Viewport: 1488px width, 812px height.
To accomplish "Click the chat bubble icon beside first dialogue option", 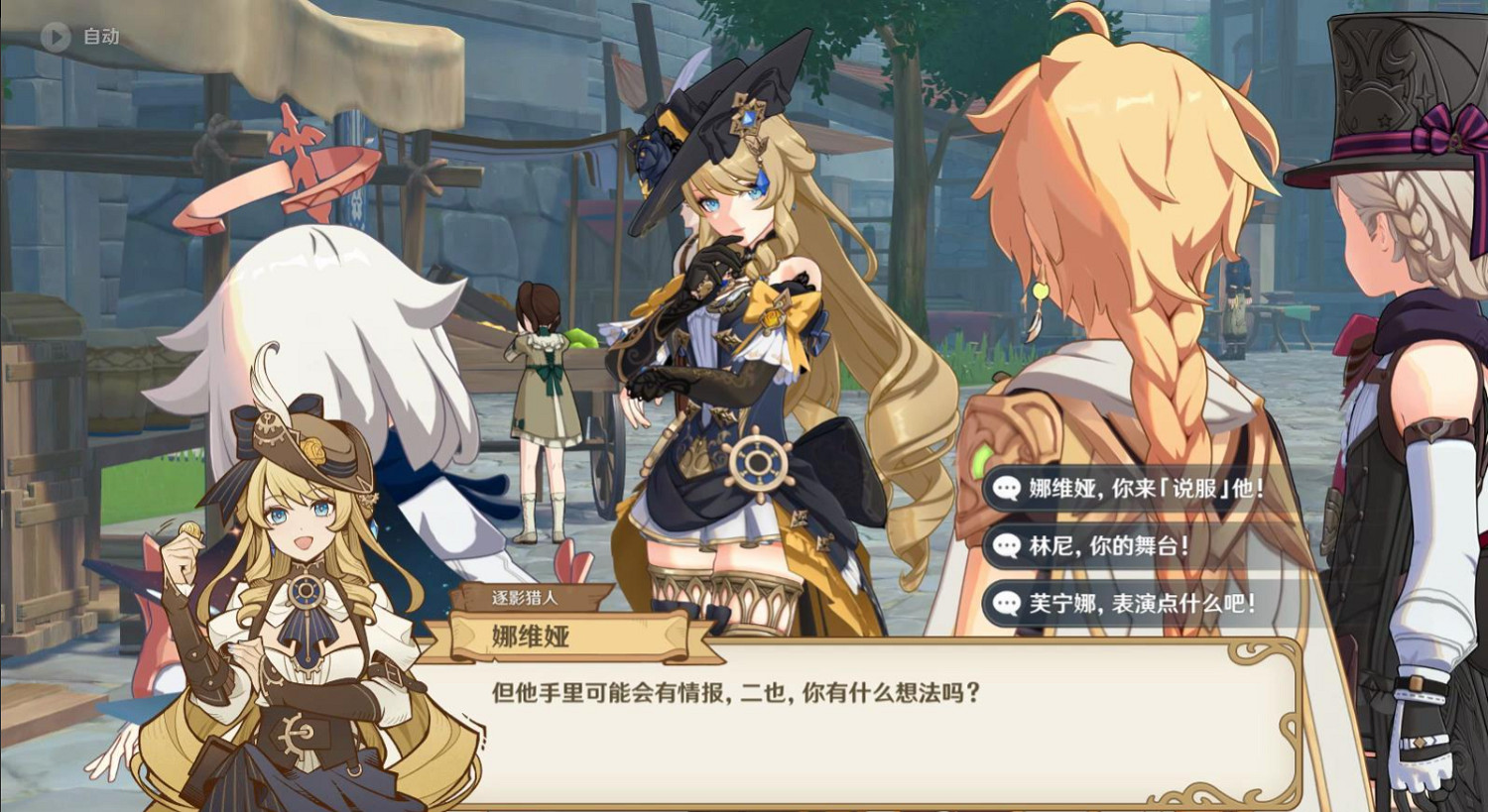I will (1006, 487).
